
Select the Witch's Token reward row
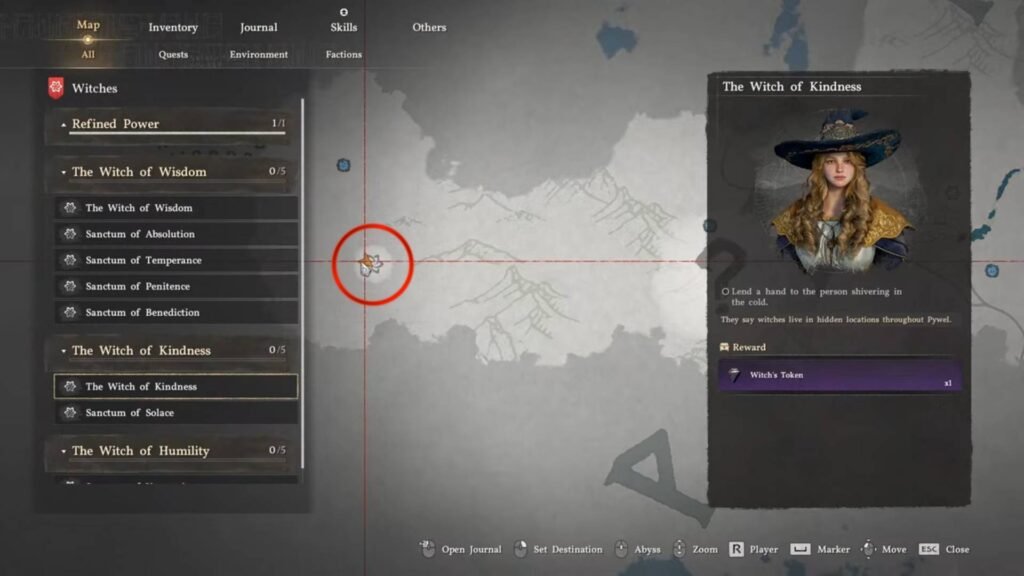(x=839, y=376)
